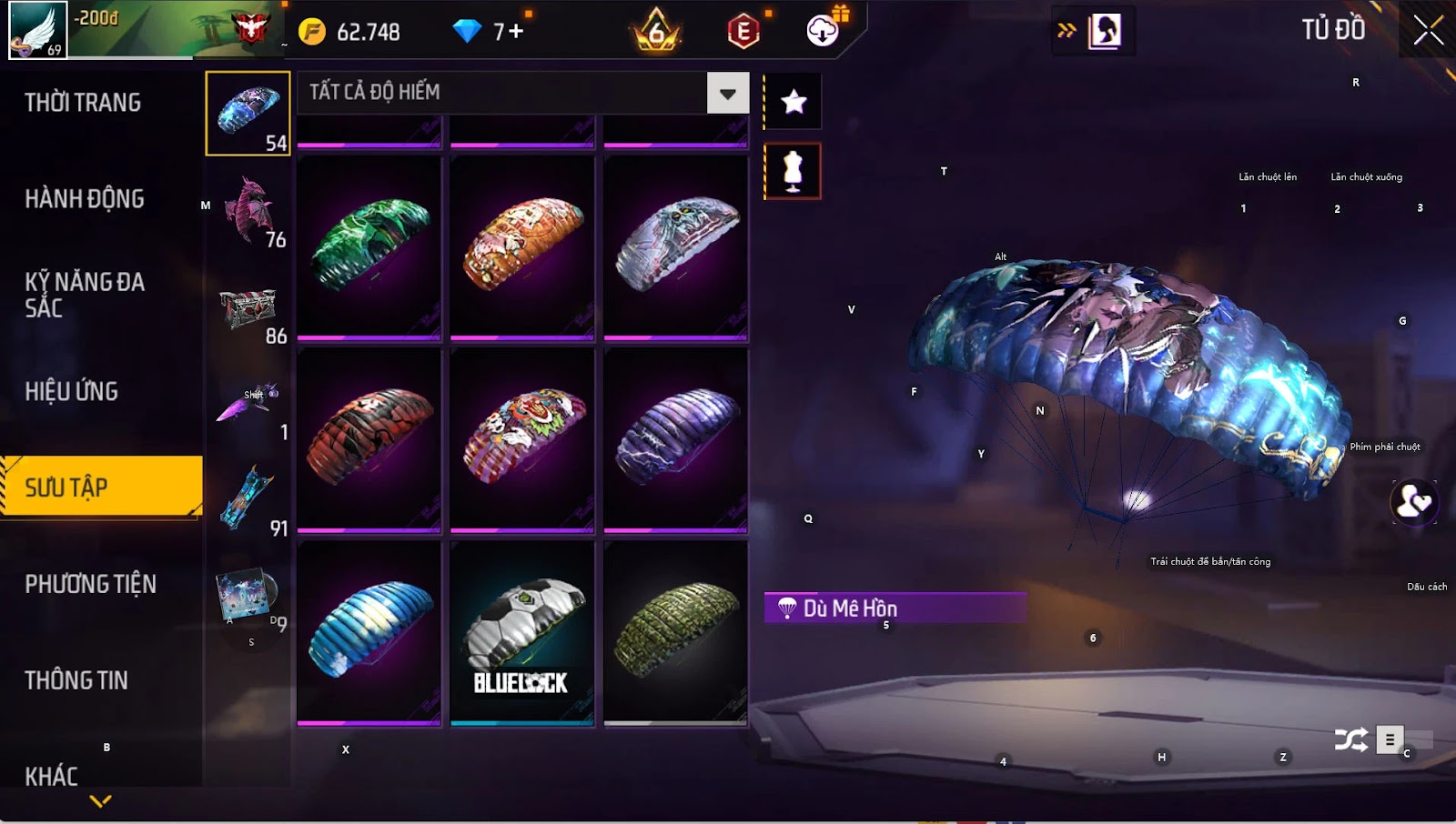The width and height of the screenshot is (1456, 824).
Task: Select the green parachute skin
Action: pyautogui.click(x=369, y=246)
